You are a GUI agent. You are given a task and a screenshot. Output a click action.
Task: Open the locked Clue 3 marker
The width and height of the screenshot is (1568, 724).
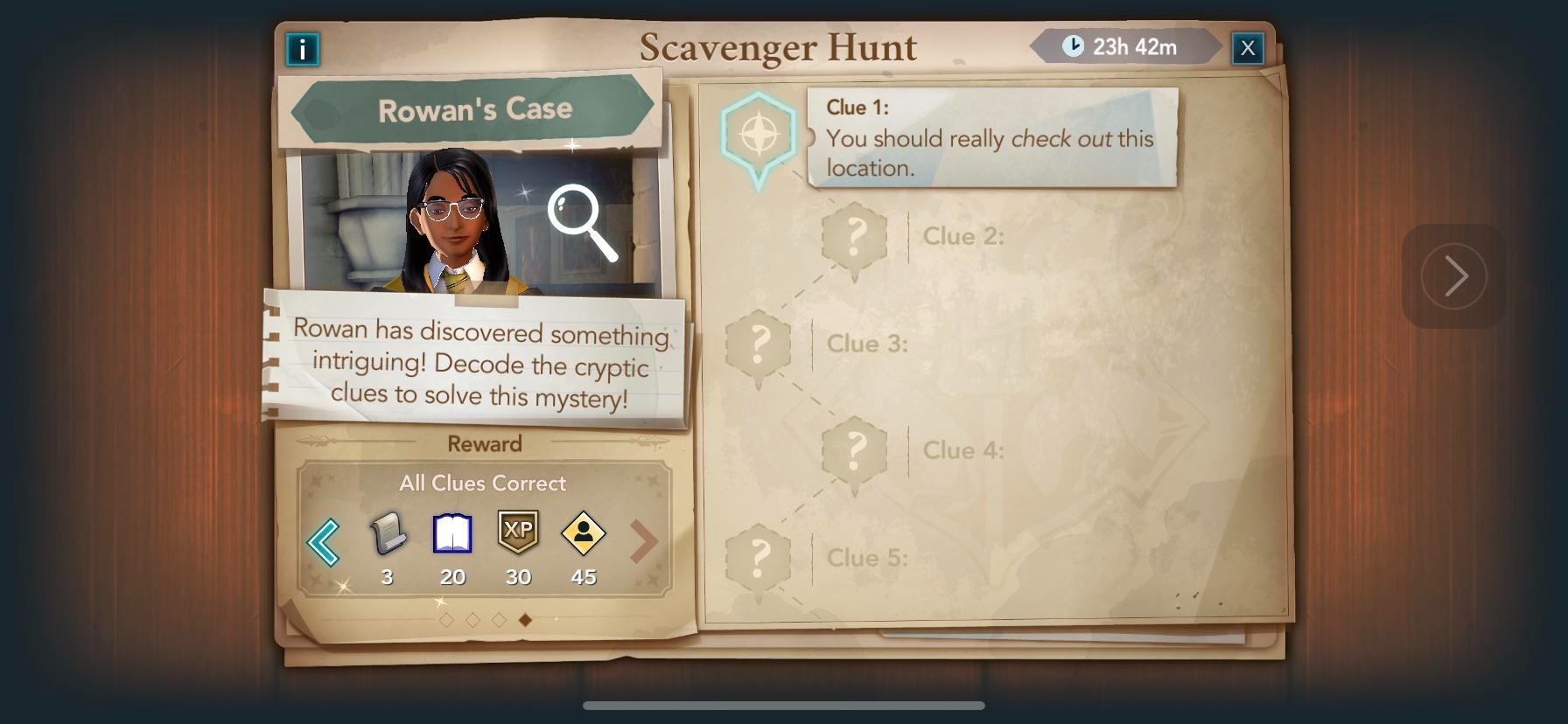pos(759,345)
